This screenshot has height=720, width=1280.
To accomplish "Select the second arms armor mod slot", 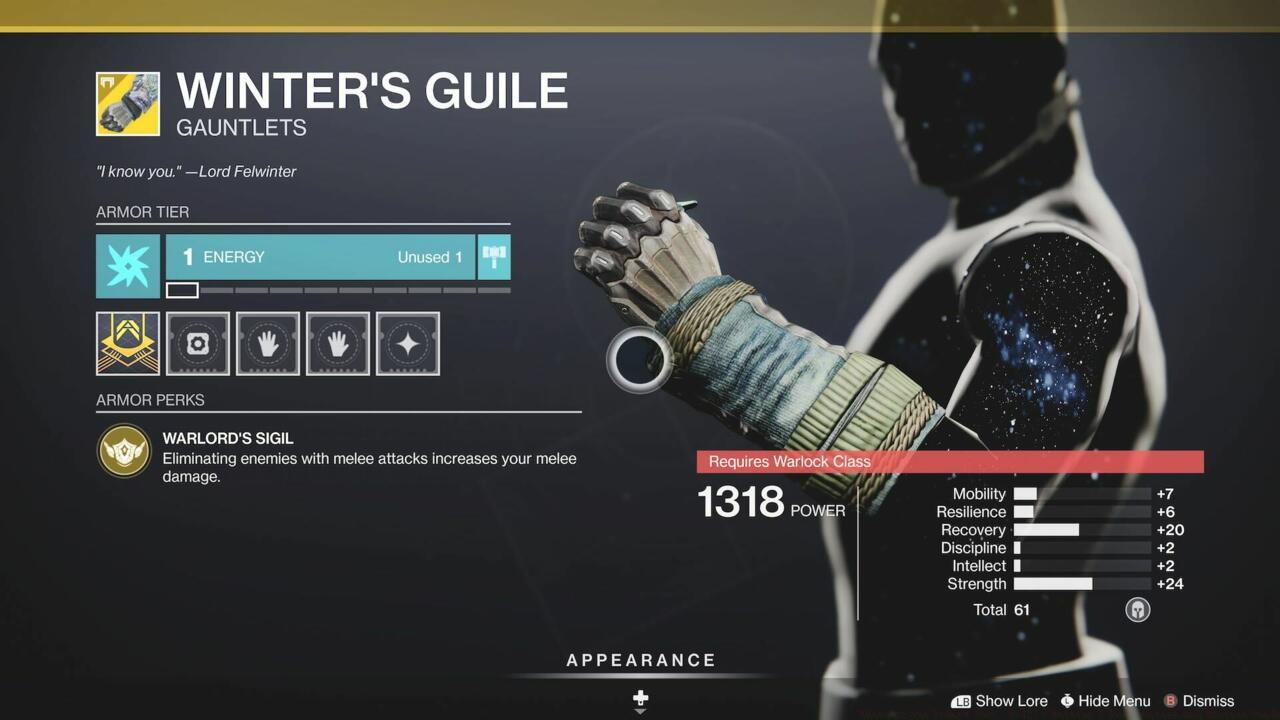I will point(337,343).
